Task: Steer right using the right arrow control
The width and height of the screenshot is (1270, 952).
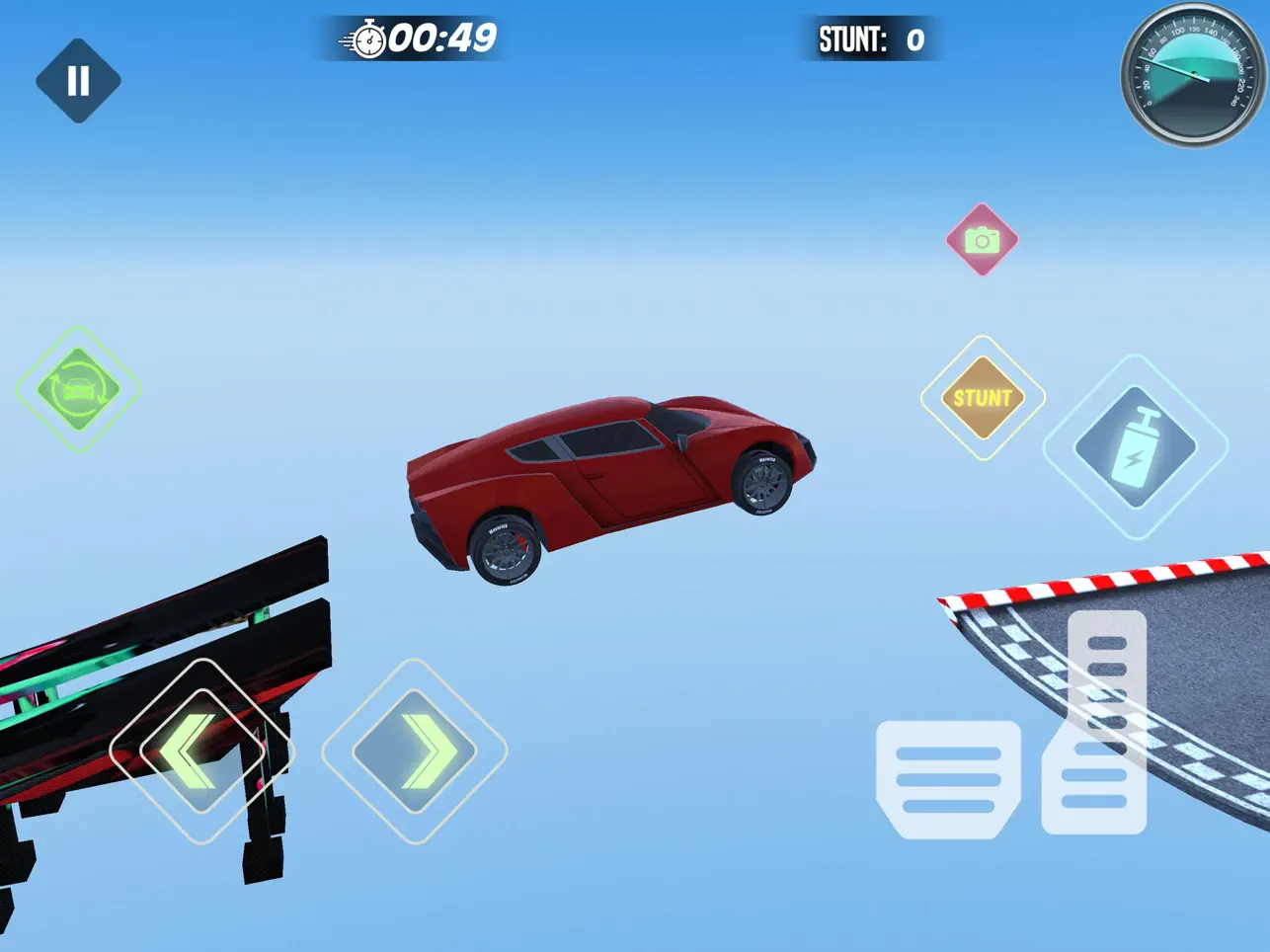Action: click(x=415, y=753)
